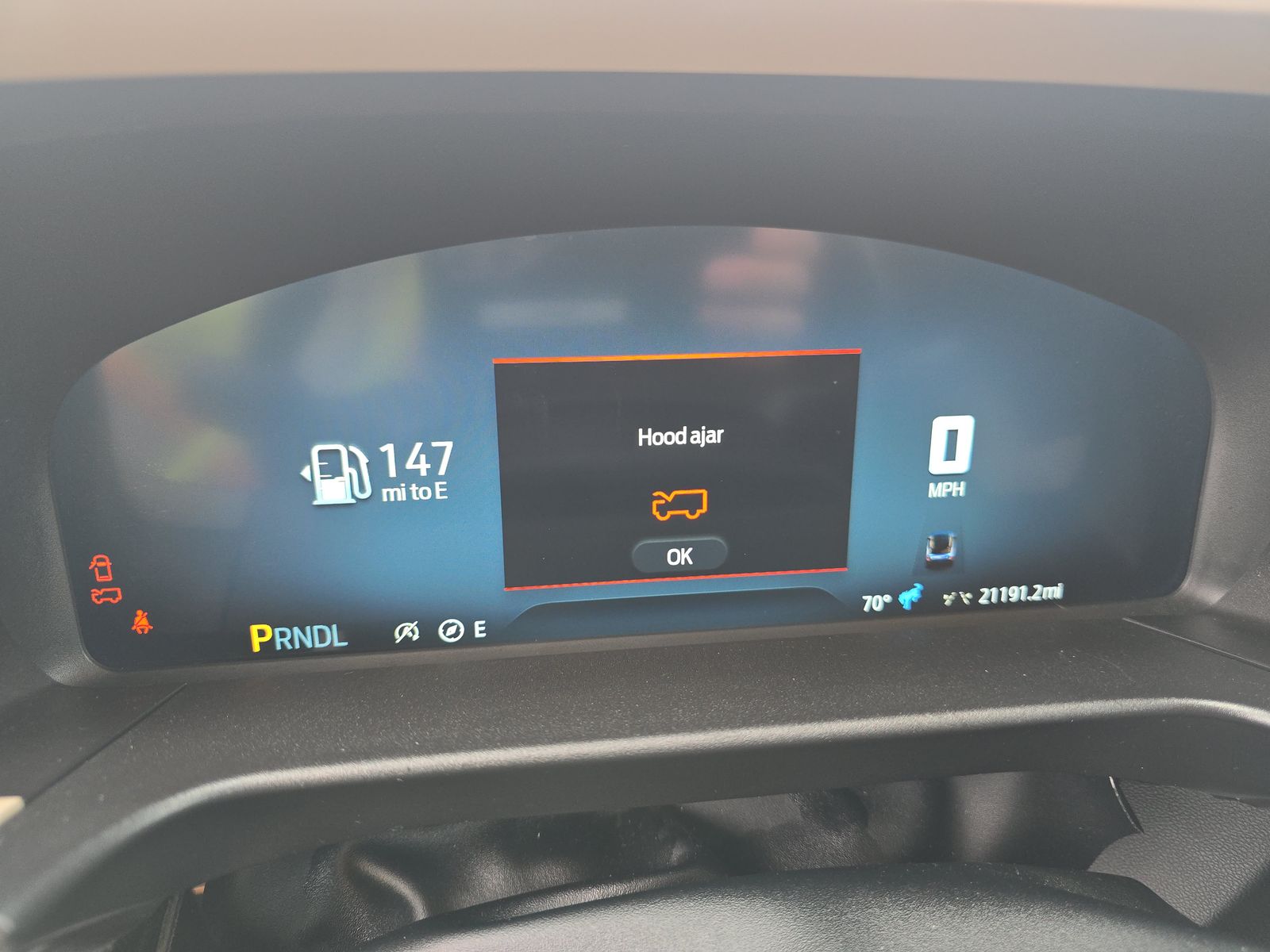The height and width of the screenshot is (952, 1270).
Task: Click the orange hood ajar warning icon
Action: click(679, 504)
